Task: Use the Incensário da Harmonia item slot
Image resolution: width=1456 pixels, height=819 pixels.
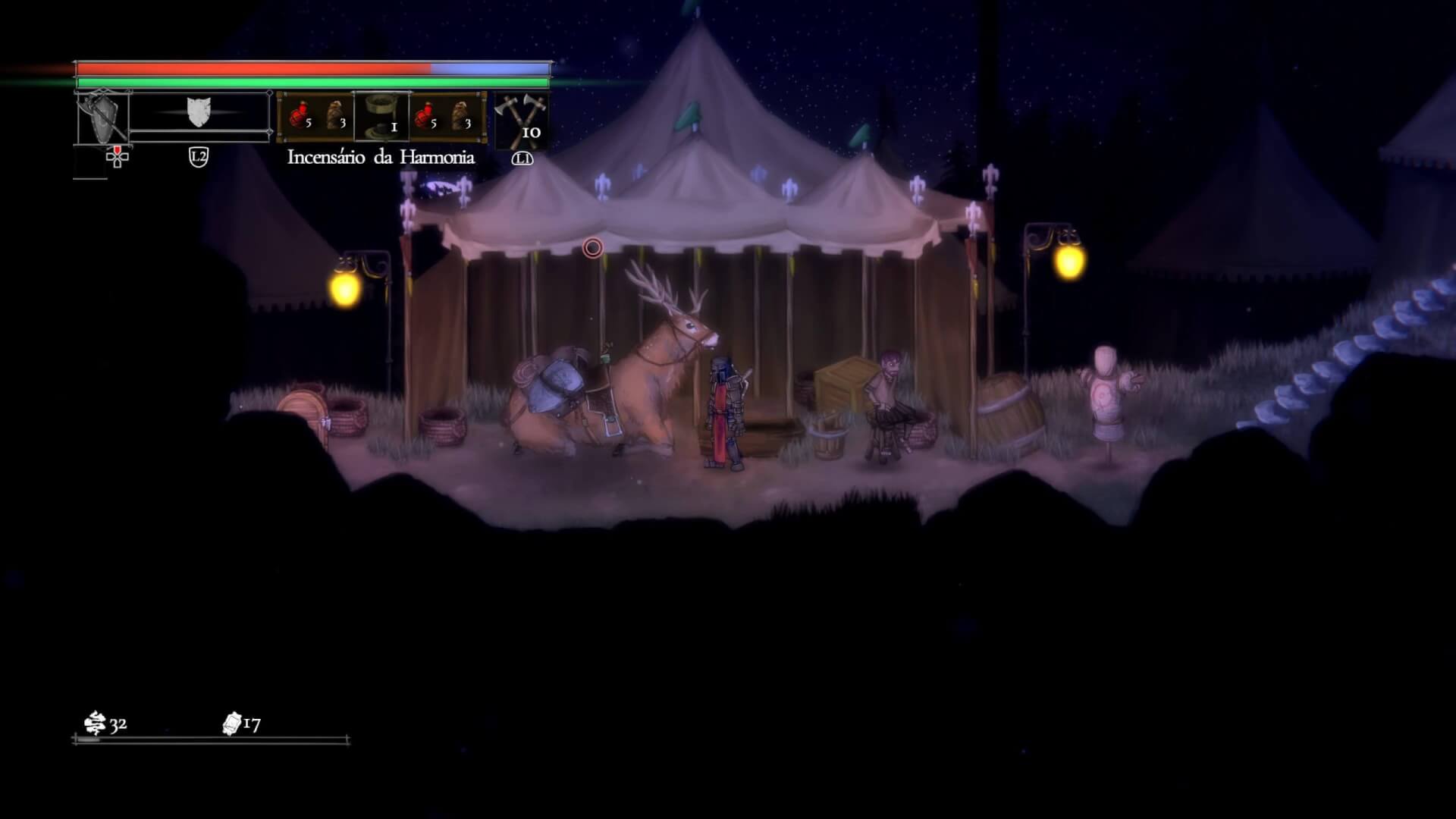Action: point(381,116)
